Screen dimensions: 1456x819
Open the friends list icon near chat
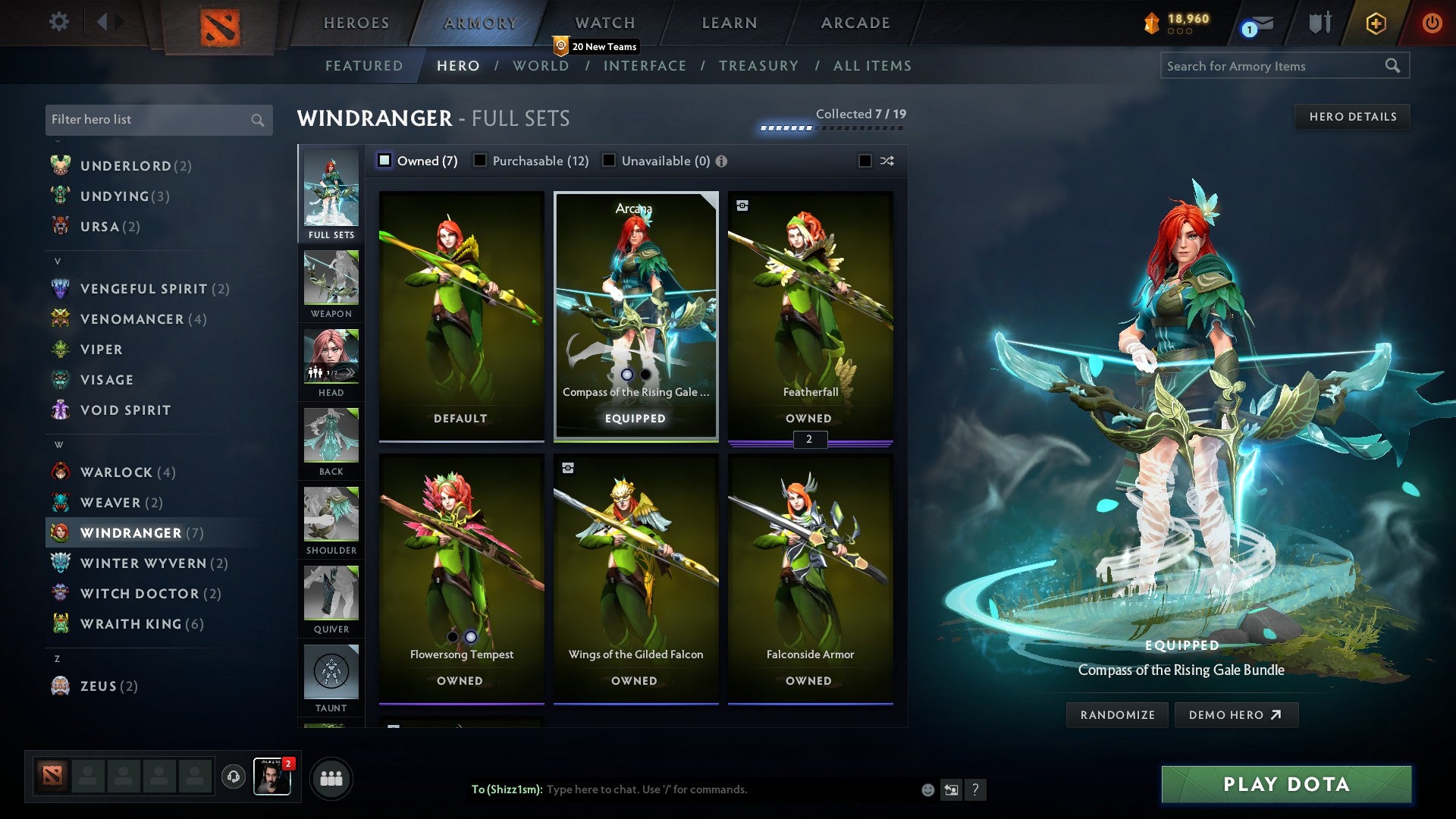tap(331, 777)
